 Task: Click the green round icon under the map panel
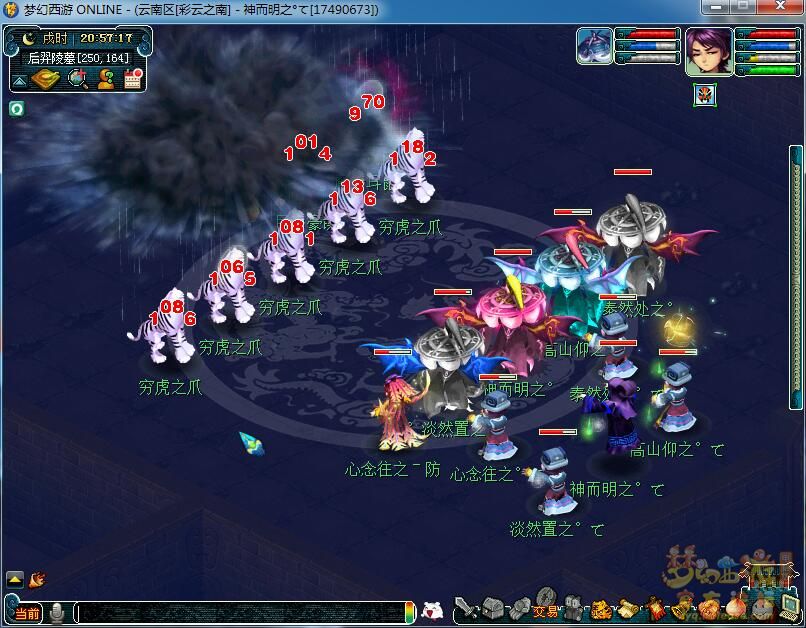pos(16,108)
